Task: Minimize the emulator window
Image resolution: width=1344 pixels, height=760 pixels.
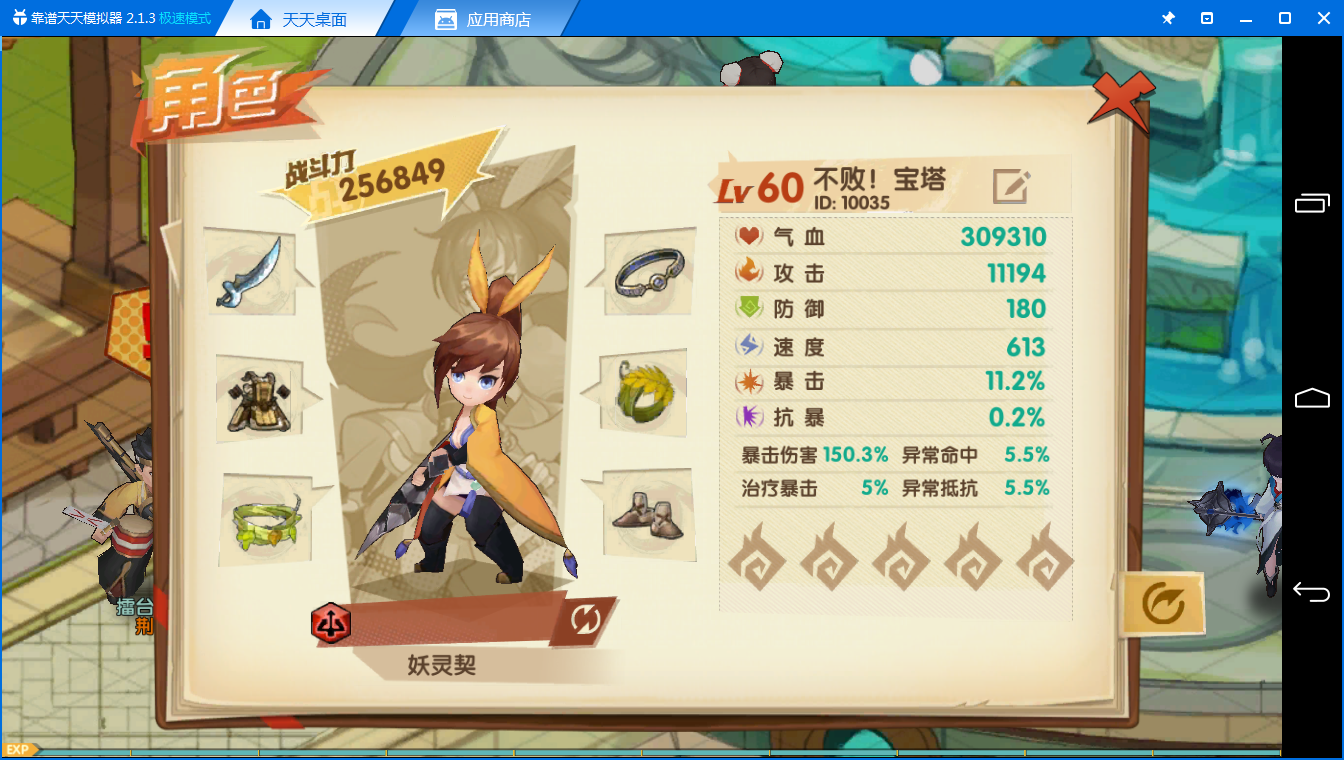Action: [x=1245, y=19]
